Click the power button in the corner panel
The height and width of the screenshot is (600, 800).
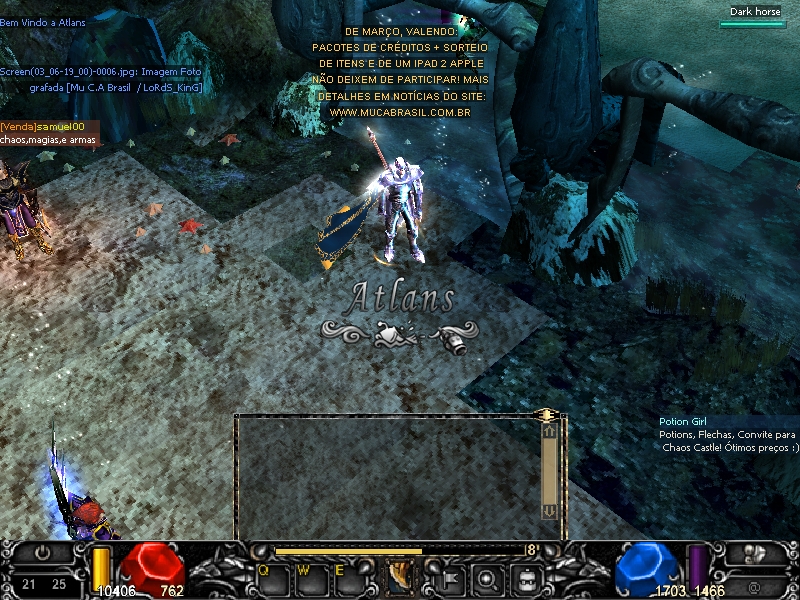(43, 552)
